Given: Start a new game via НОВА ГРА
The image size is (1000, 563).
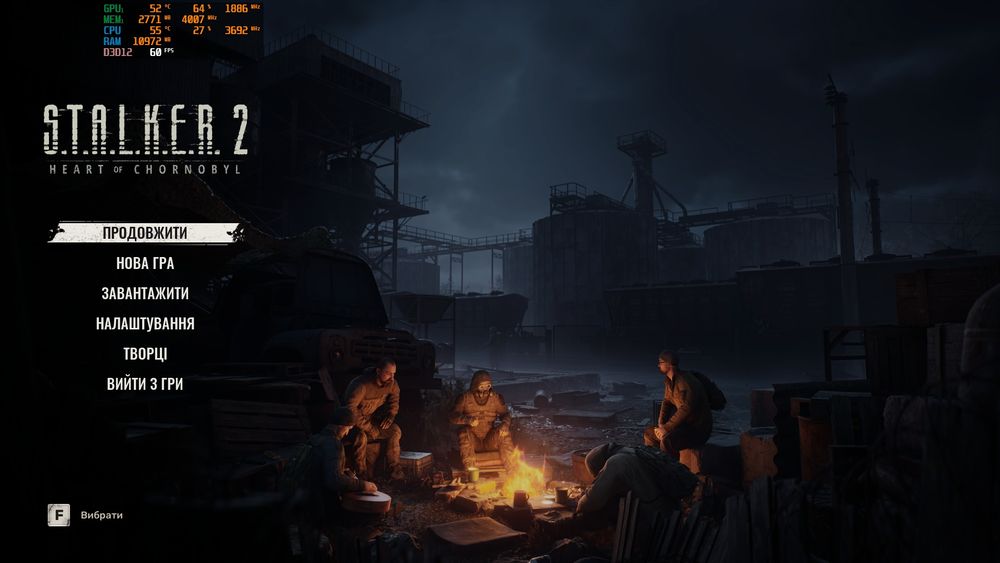Looking at the screenshot, I should [x=145, y=263].
